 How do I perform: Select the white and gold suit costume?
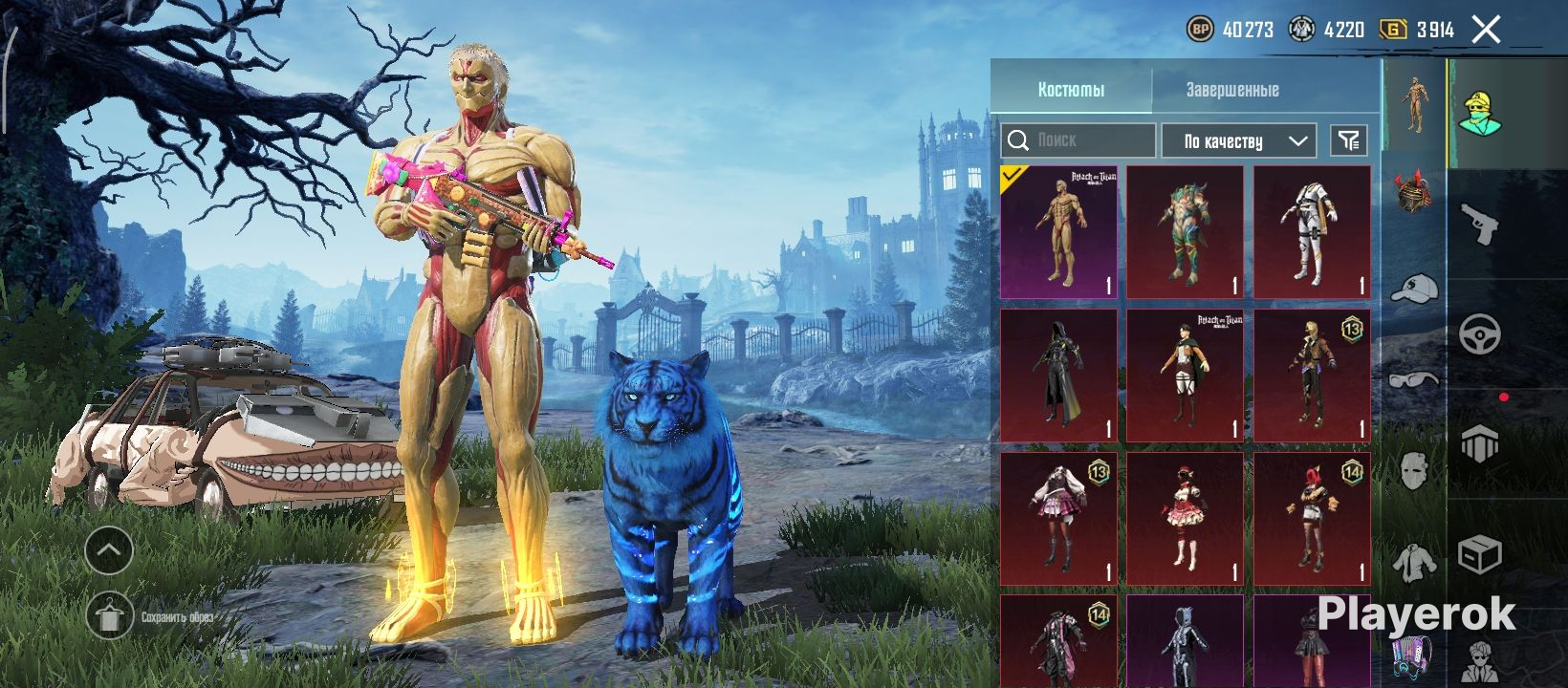point(1312,232)
